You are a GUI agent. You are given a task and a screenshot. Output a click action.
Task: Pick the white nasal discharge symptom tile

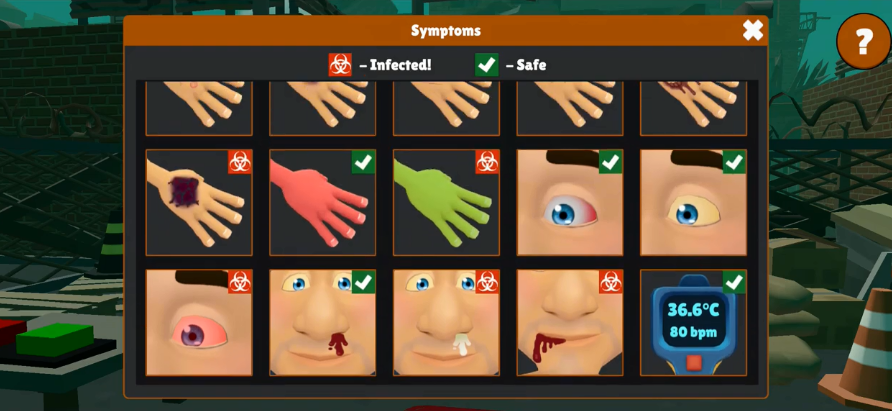coord(446,323)
